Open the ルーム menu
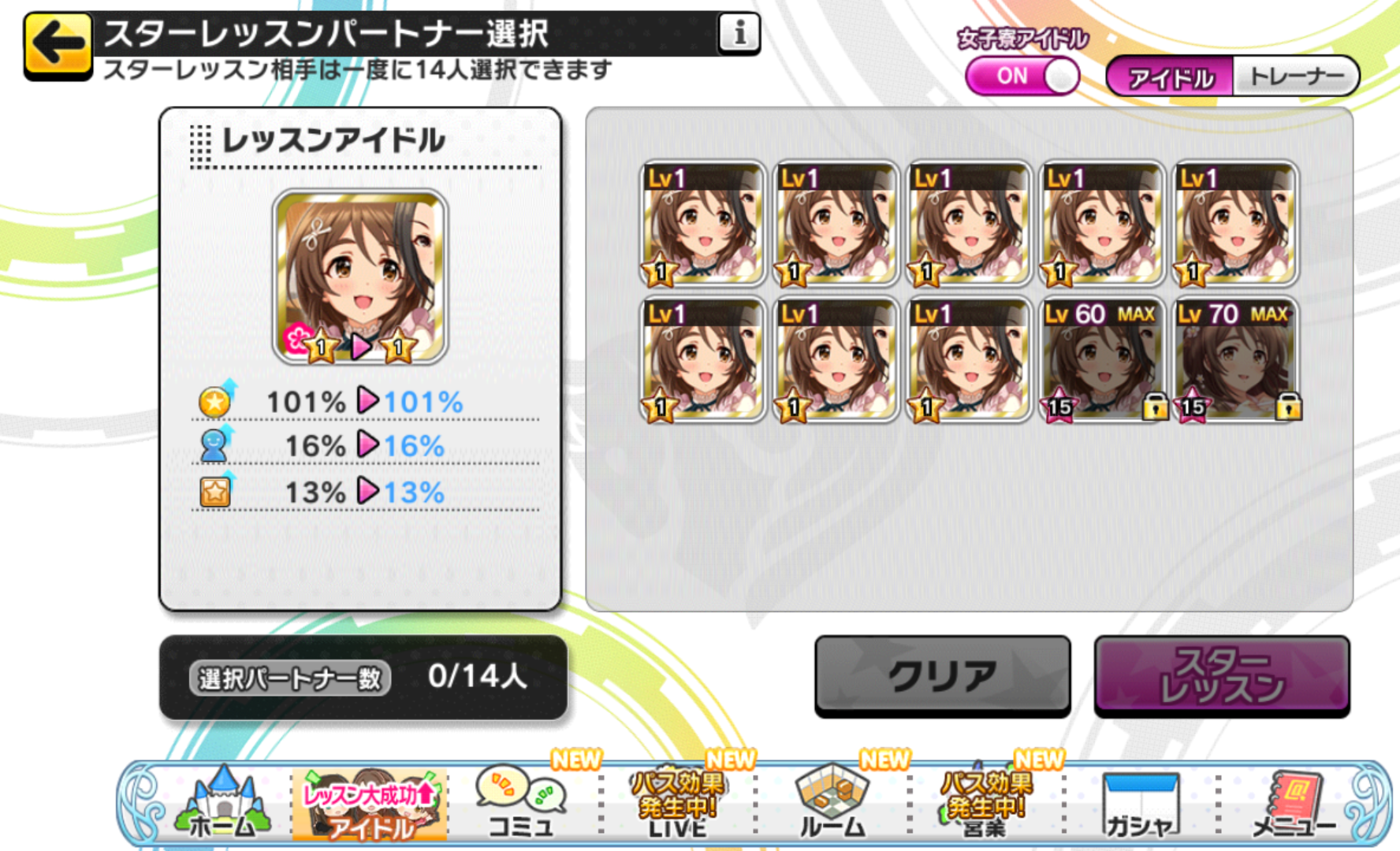1400x851 pixels. [x=832, y=805]
